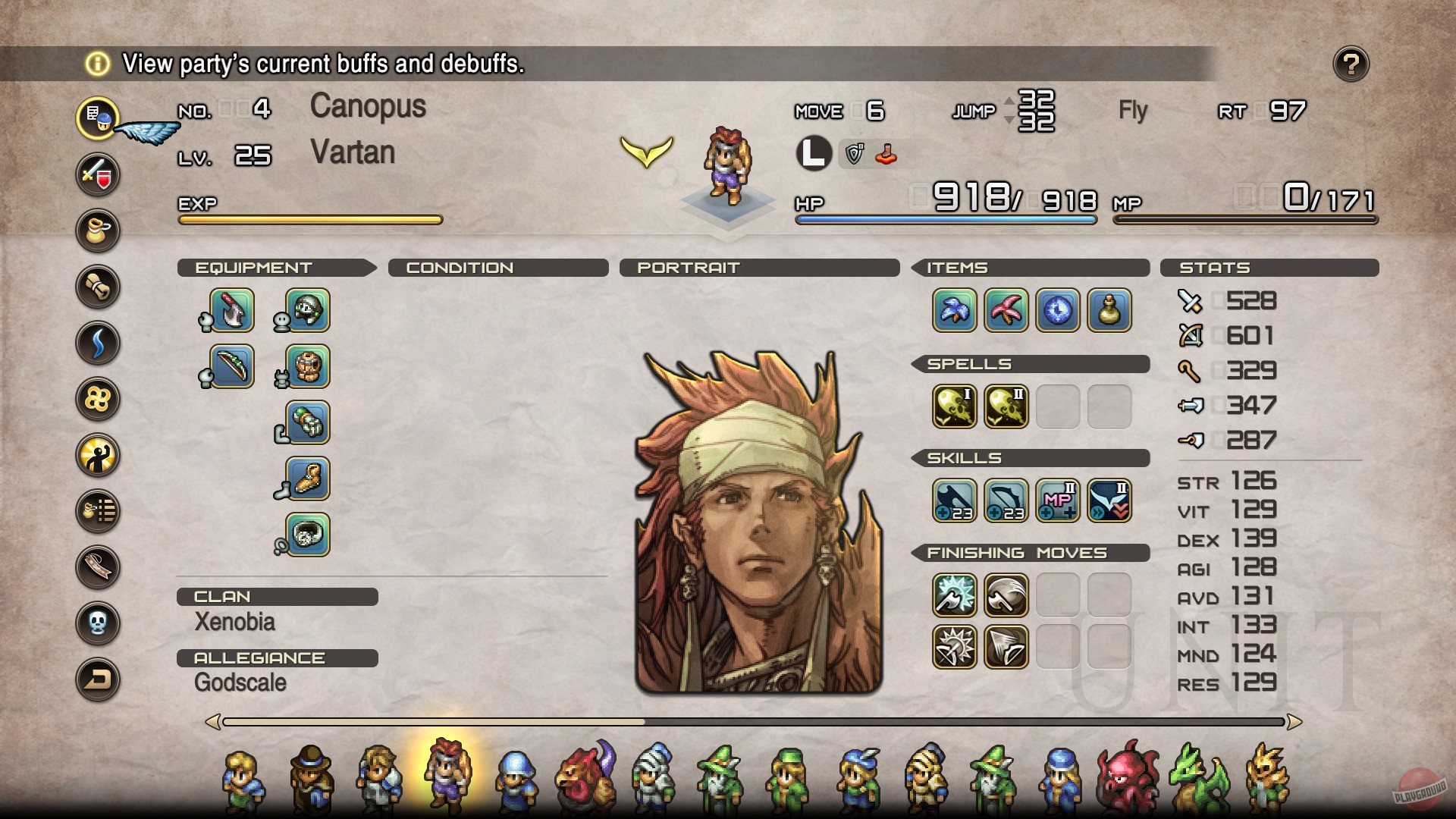1456x819 pixels.
Task: Choose the MP skill icon
Action: [1058, 500]
